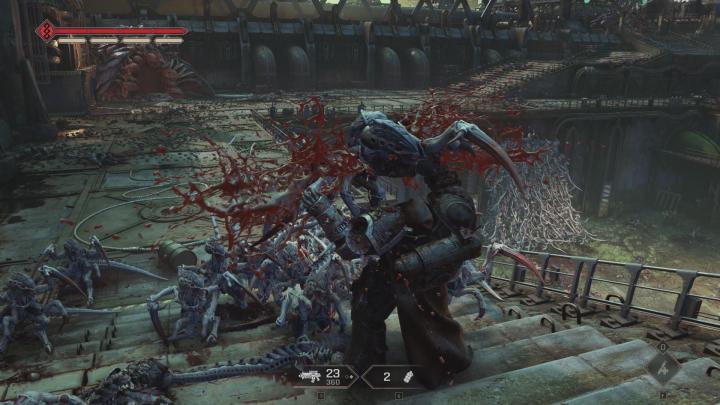The image size is (720, 405).
Task: Activate the diamond-shaped class ability icon
Action: click(x=662, y=367)
